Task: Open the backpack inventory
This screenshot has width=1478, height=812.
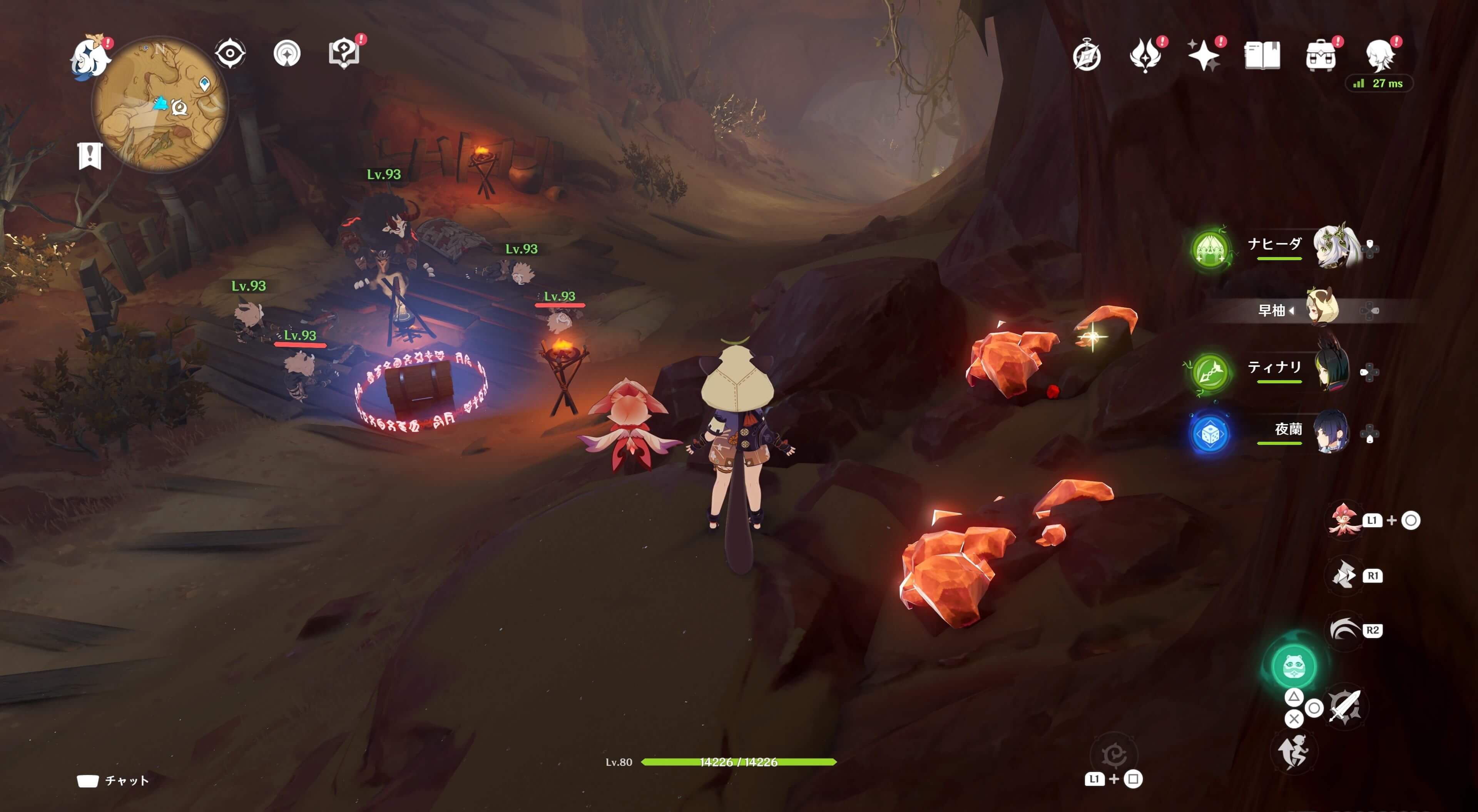Action: pyautogui.click(x=1320, y=56)
